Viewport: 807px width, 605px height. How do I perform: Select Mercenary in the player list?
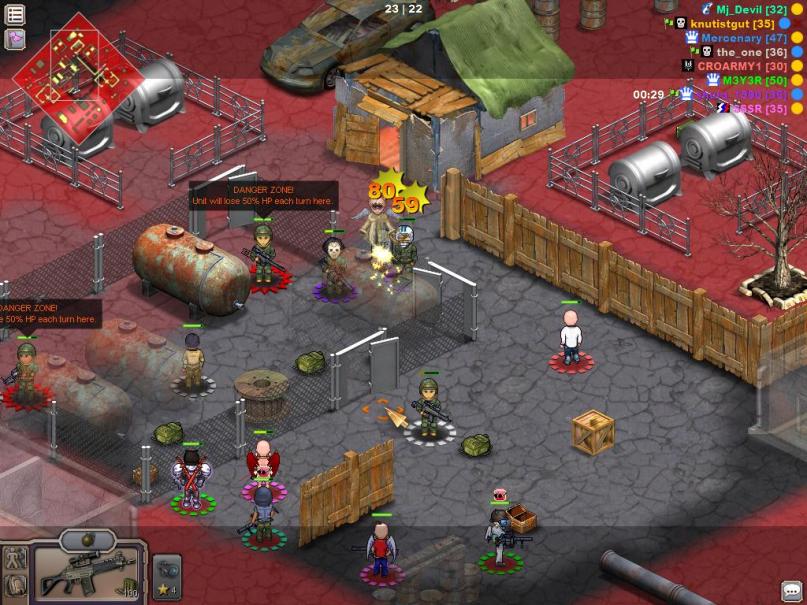pos(738,37)
